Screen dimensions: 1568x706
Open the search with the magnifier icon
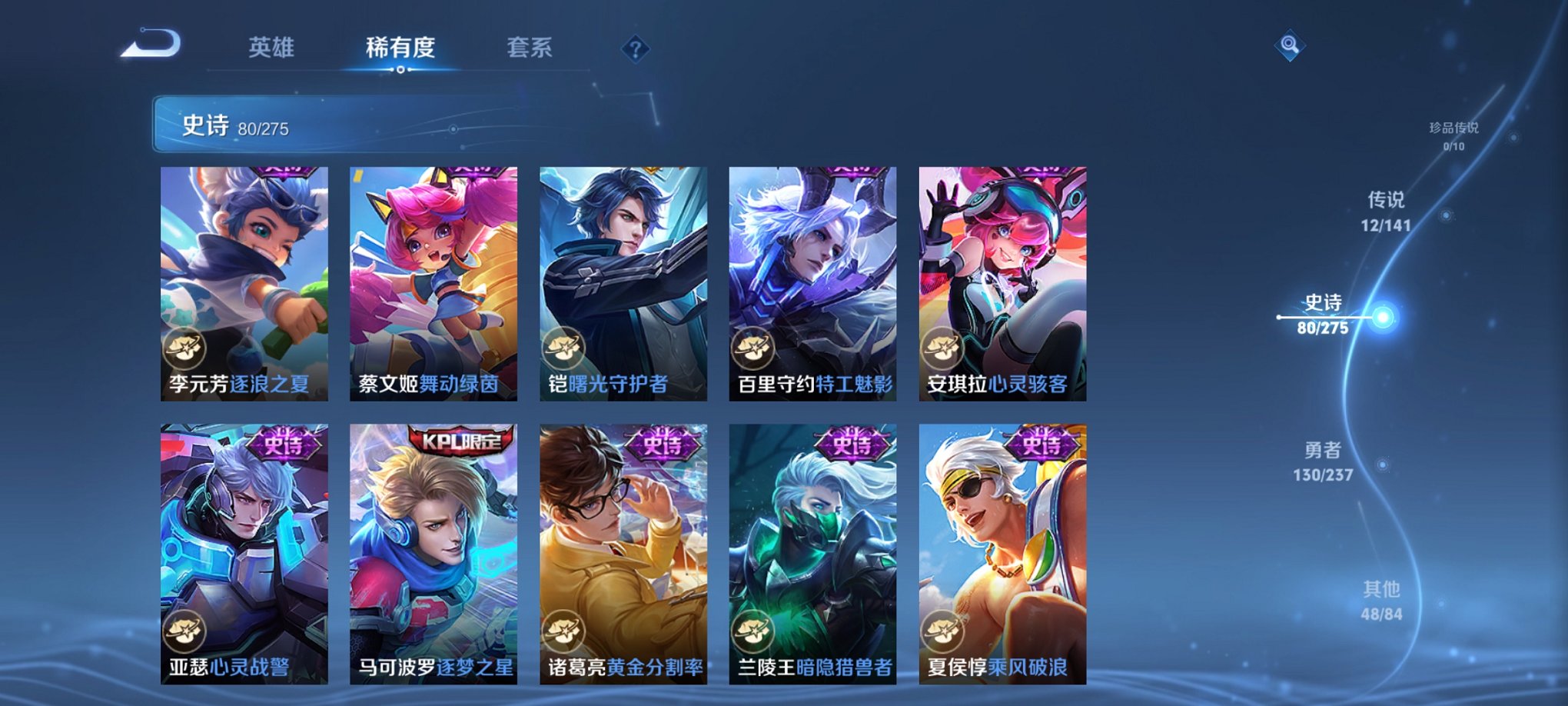[1290, 45]
